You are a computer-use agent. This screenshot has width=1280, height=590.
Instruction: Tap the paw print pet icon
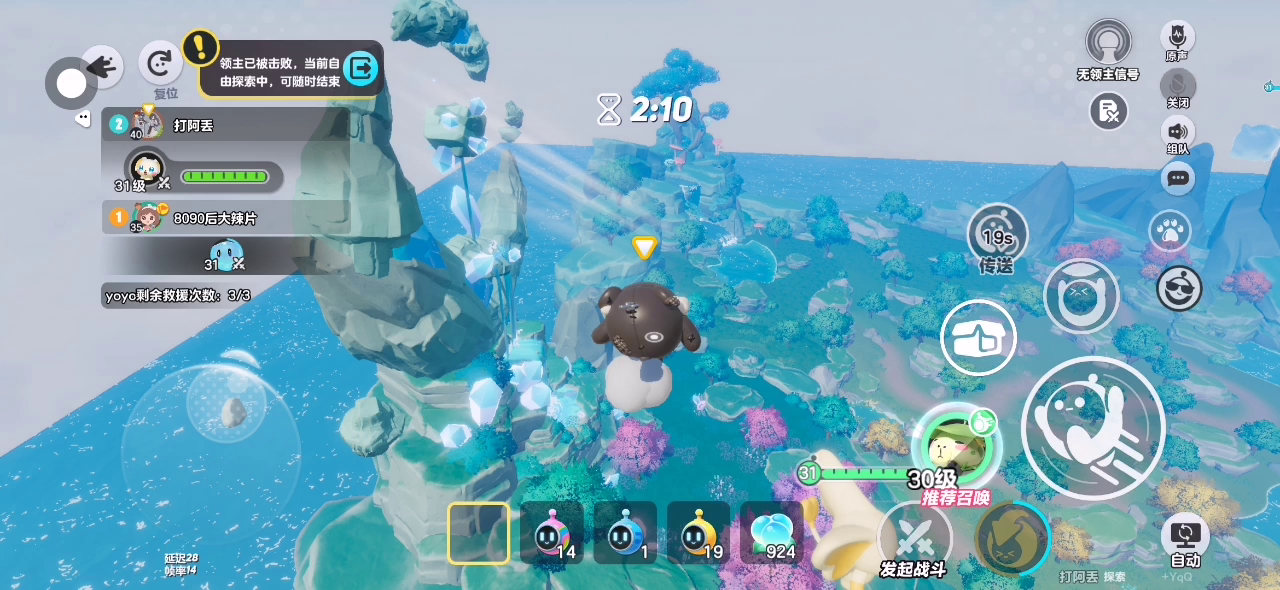click(1168, 231)
